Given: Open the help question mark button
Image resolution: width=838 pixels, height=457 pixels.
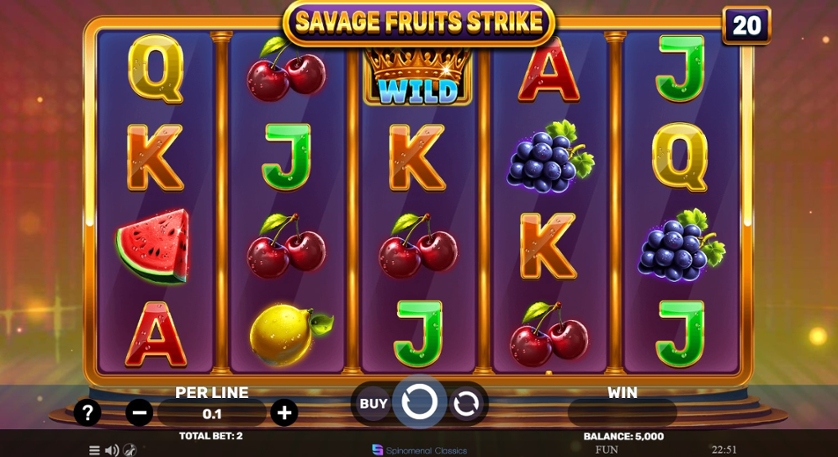Looking at the screenshot, I should [88, 412].
